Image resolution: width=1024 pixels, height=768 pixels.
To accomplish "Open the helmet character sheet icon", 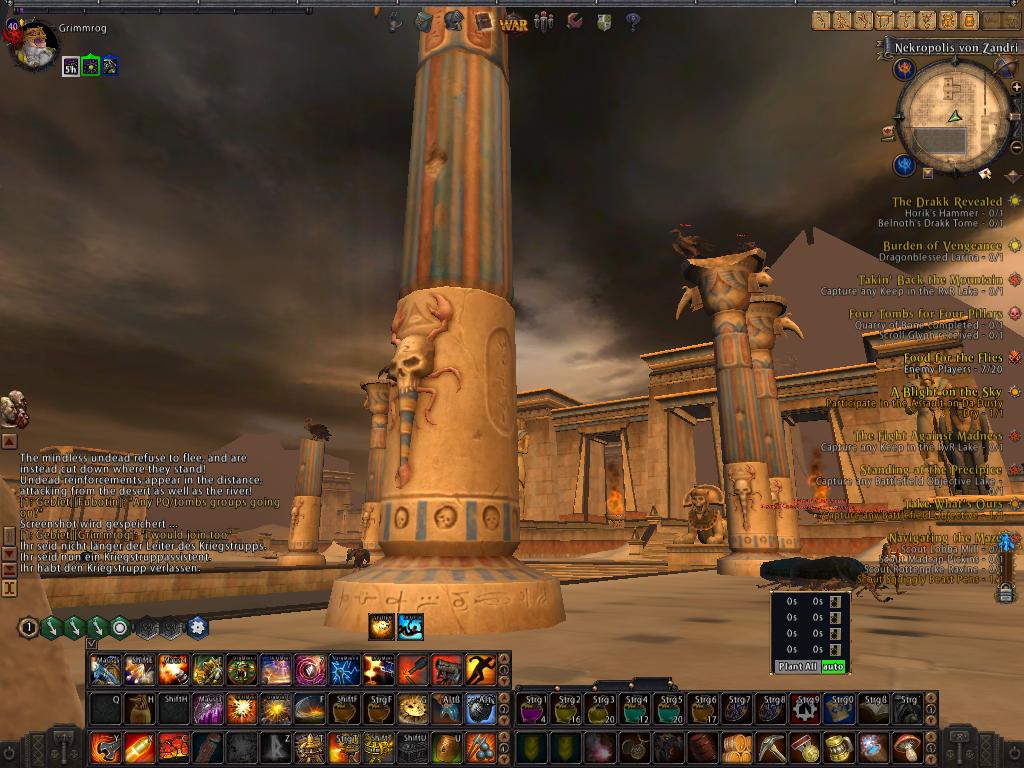I will (453, 21).
